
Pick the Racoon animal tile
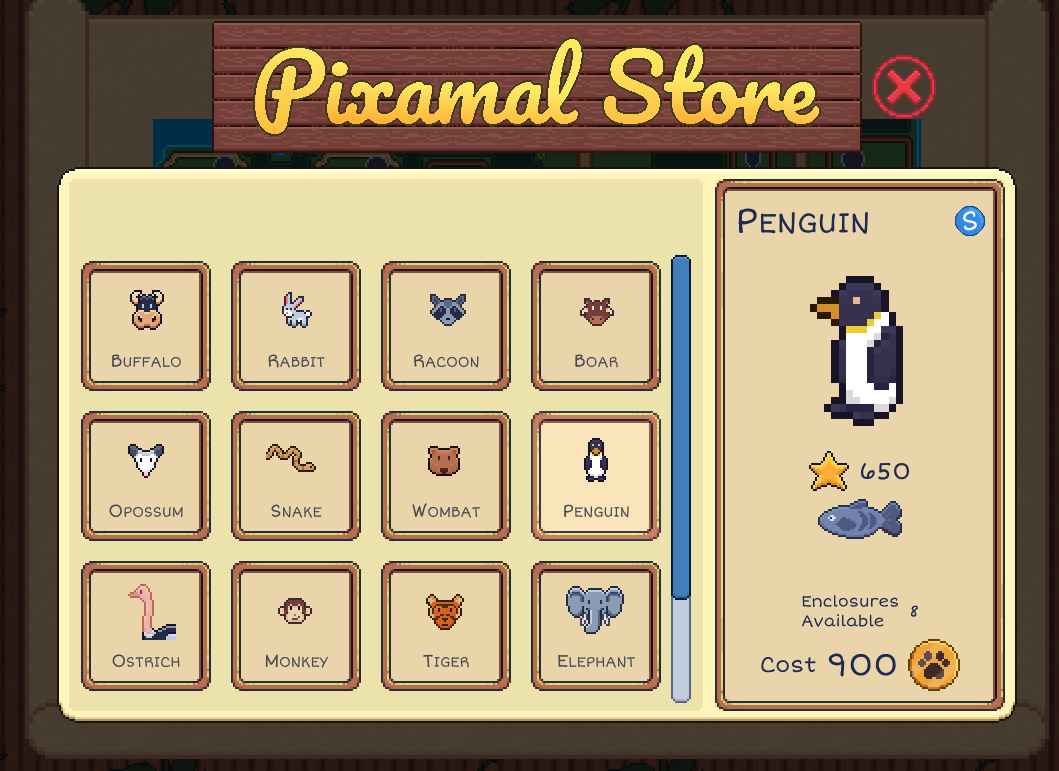(446, 326)
